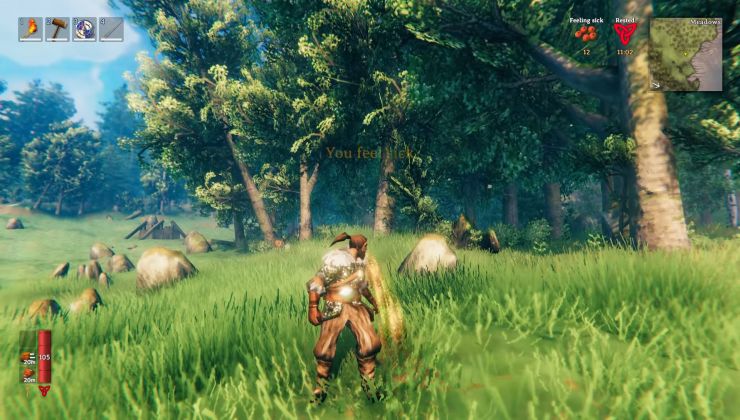Image resolution: width=740 pixels, height=420 pixels.
Task: Open the Meadows minimap
Action: 686,55
